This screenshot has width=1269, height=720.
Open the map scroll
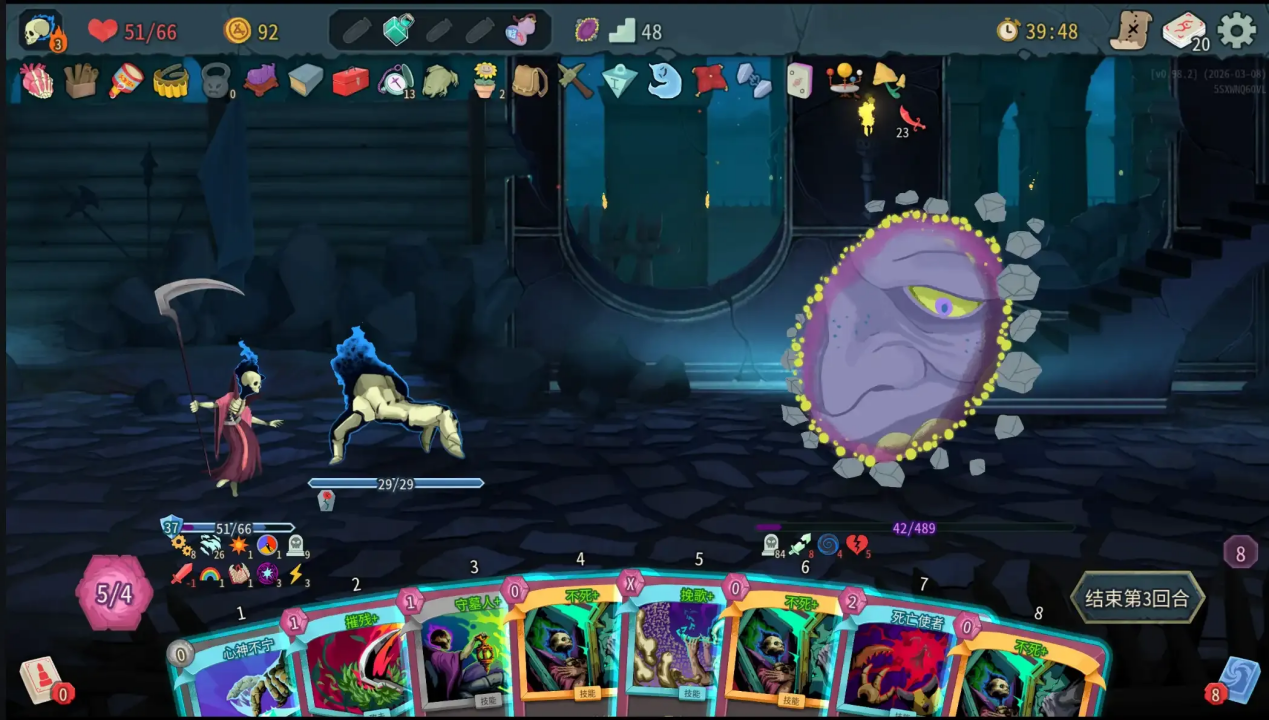click(1131, 31)
